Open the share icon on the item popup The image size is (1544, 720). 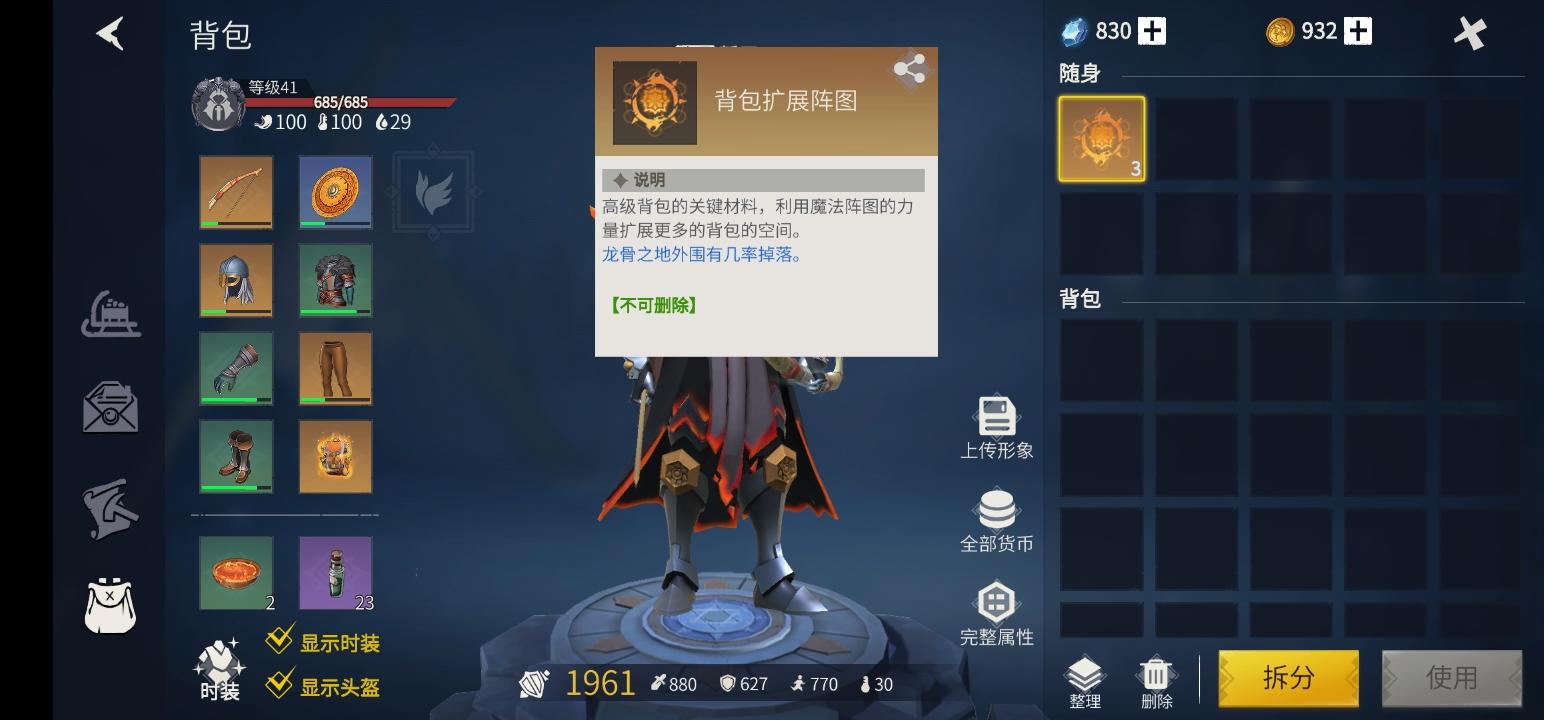coord(910,69)
